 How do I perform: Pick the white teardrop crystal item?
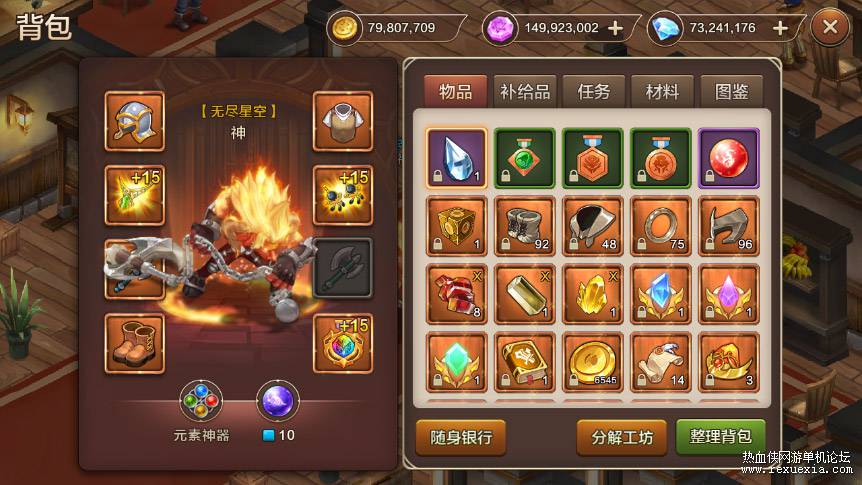[x=456, y=158]
